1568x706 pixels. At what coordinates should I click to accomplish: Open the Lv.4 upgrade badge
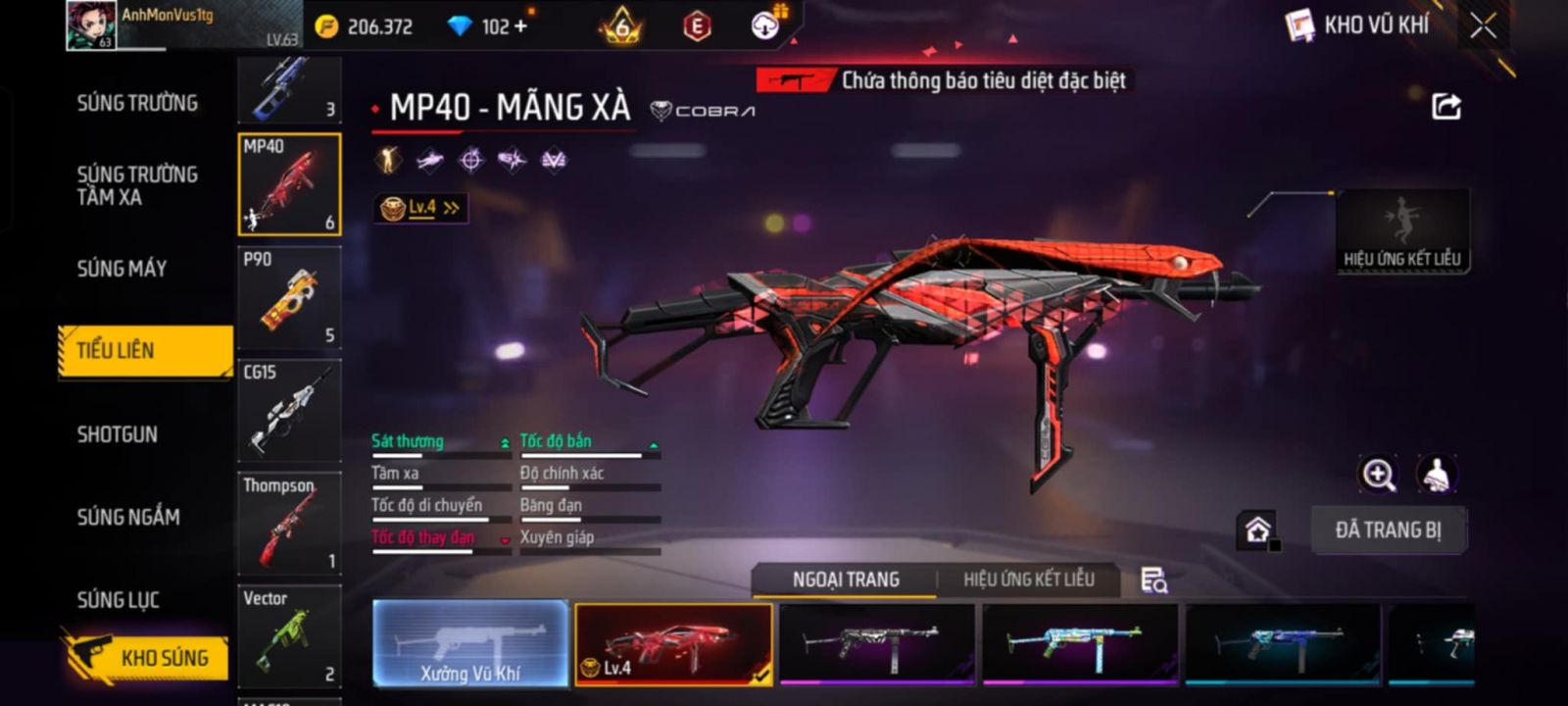[420, 208]
